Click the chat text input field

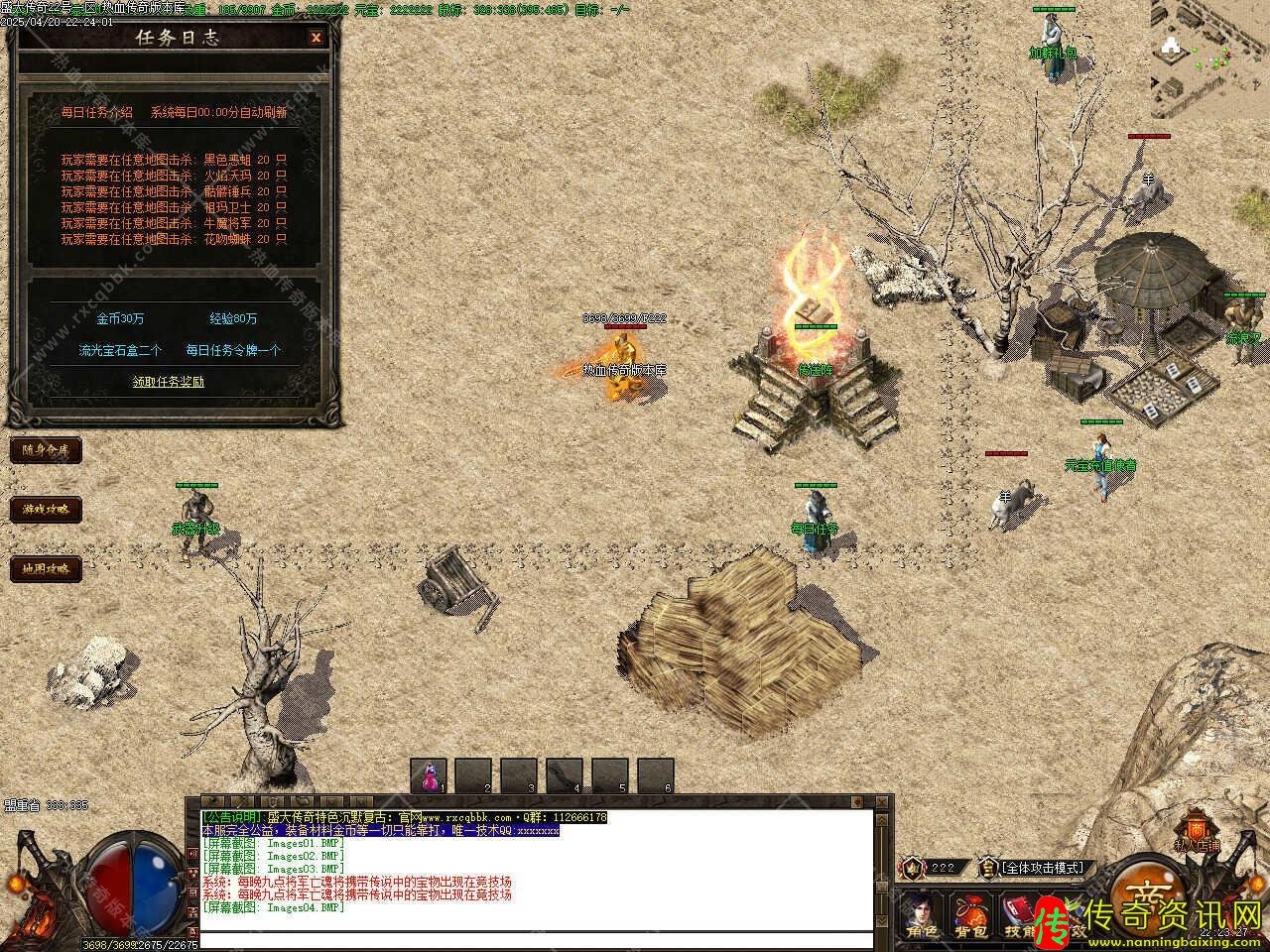pyautogui.click(x=536, y=939)
